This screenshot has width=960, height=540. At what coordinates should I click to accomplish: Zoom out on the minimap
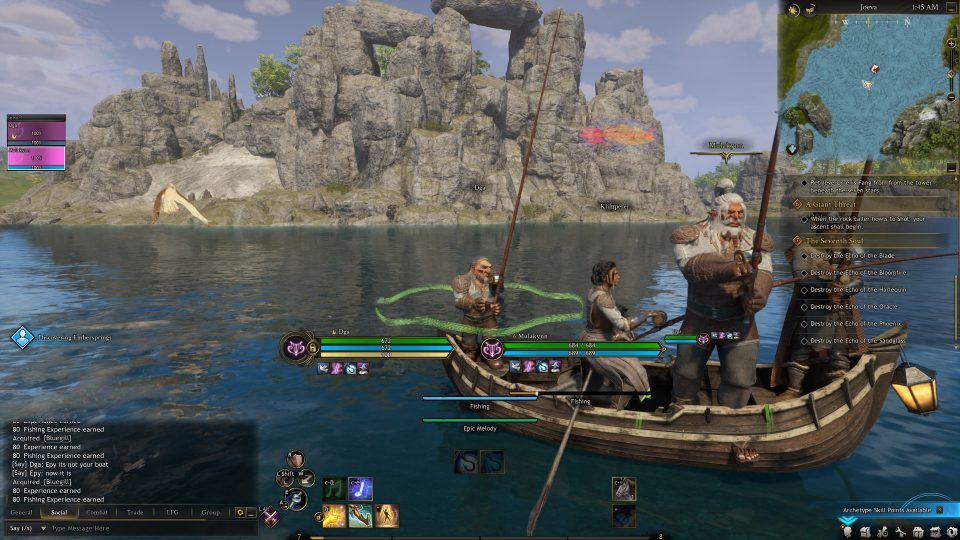click(x=951, y=97)
